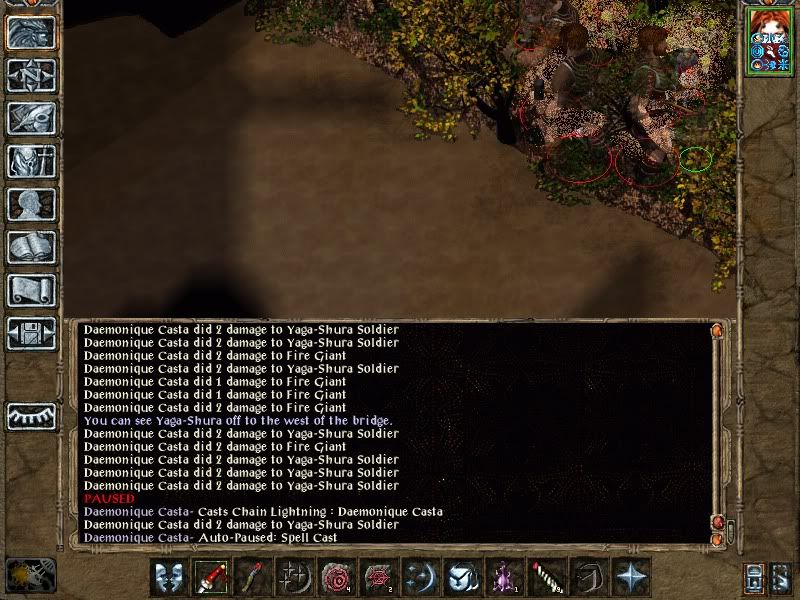Select the red weapon quick slot

pyautogui.click(x=211, y=578)
